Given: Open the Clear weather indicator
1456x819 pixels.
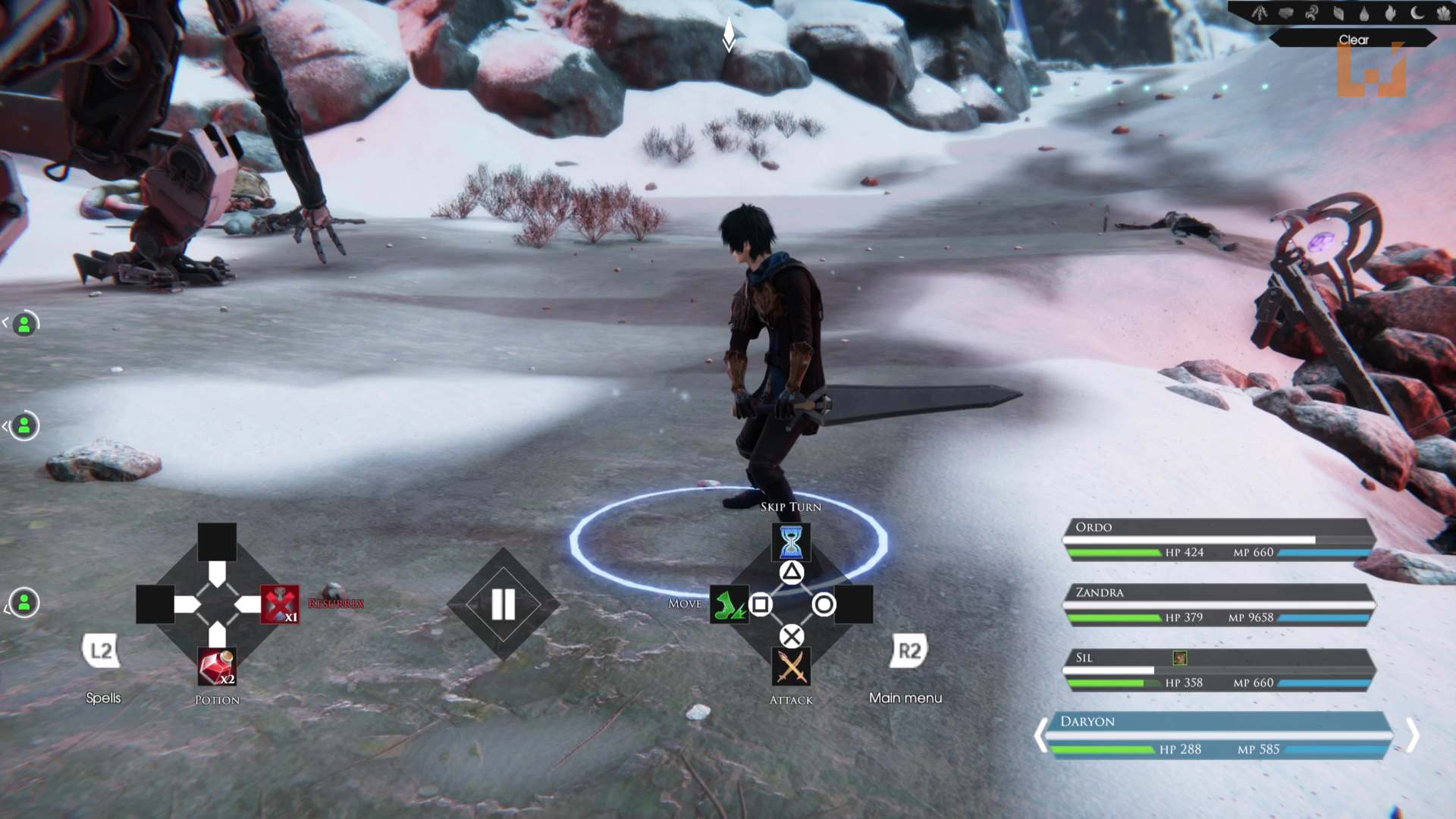Looking at the screenshot, I should click(x=1353, y=39).
